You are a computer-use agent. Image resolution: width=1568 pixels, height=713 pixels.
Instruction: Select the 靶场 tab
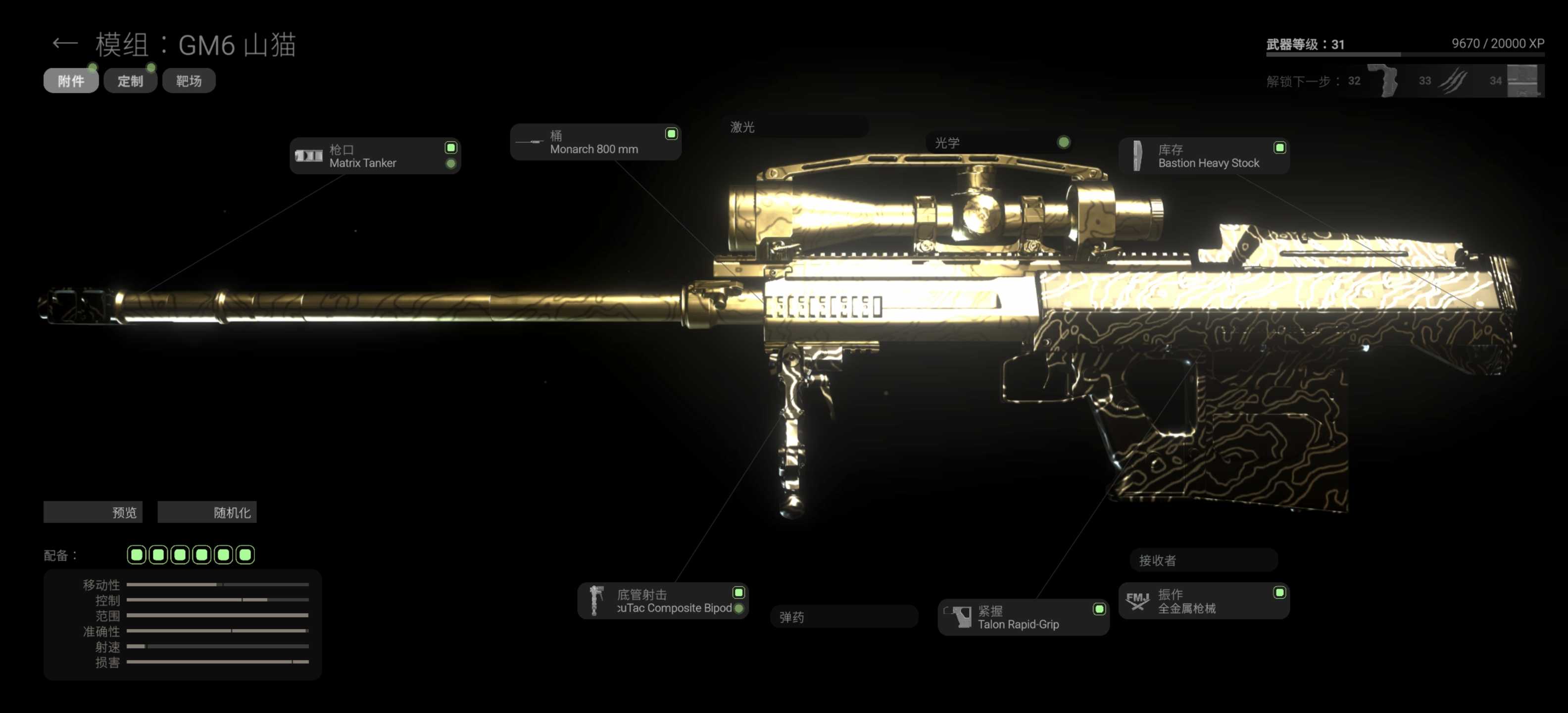tap(189, 81)
